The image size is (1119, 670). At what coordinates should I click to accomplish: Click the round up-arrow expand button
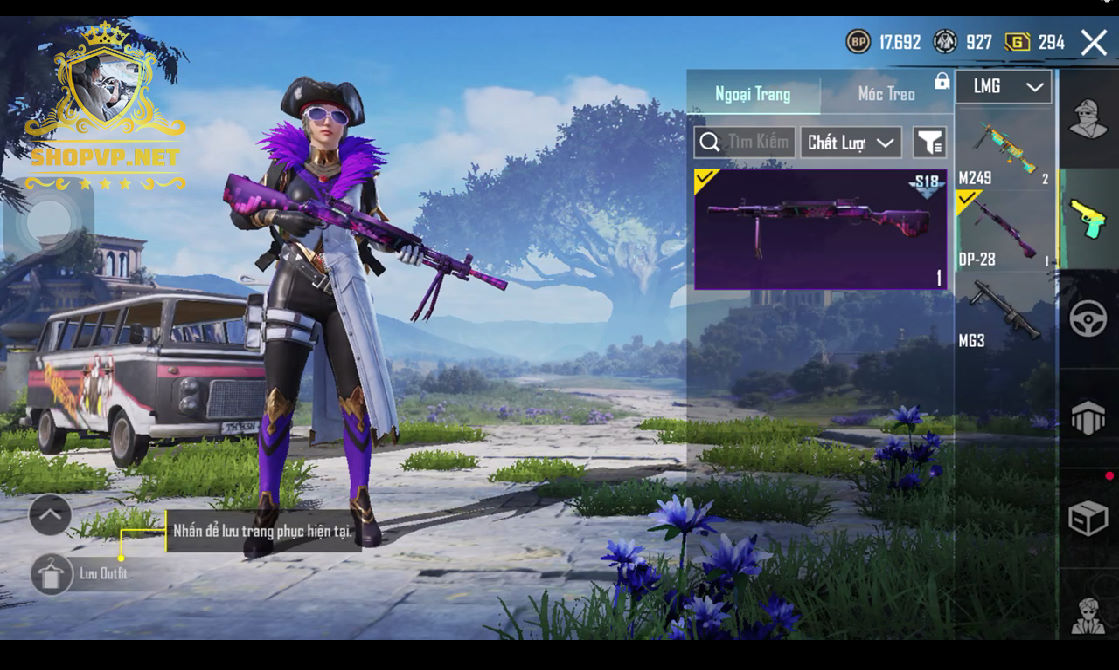coord(50,515)
